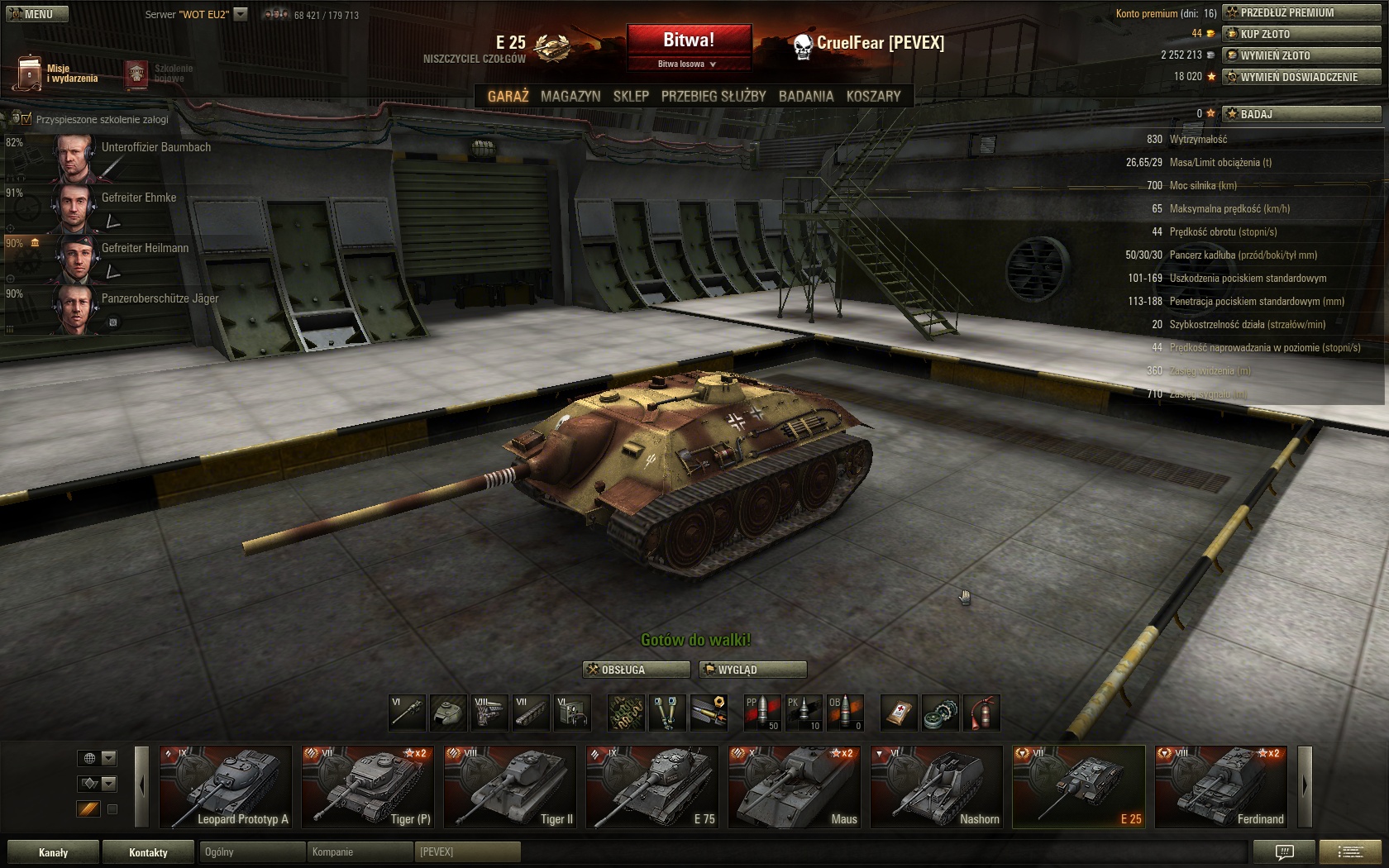Switch to the MAGAZYN tab
This screenshot has height=868, width=1389.
pyautogui.click(x=570, y=96)
